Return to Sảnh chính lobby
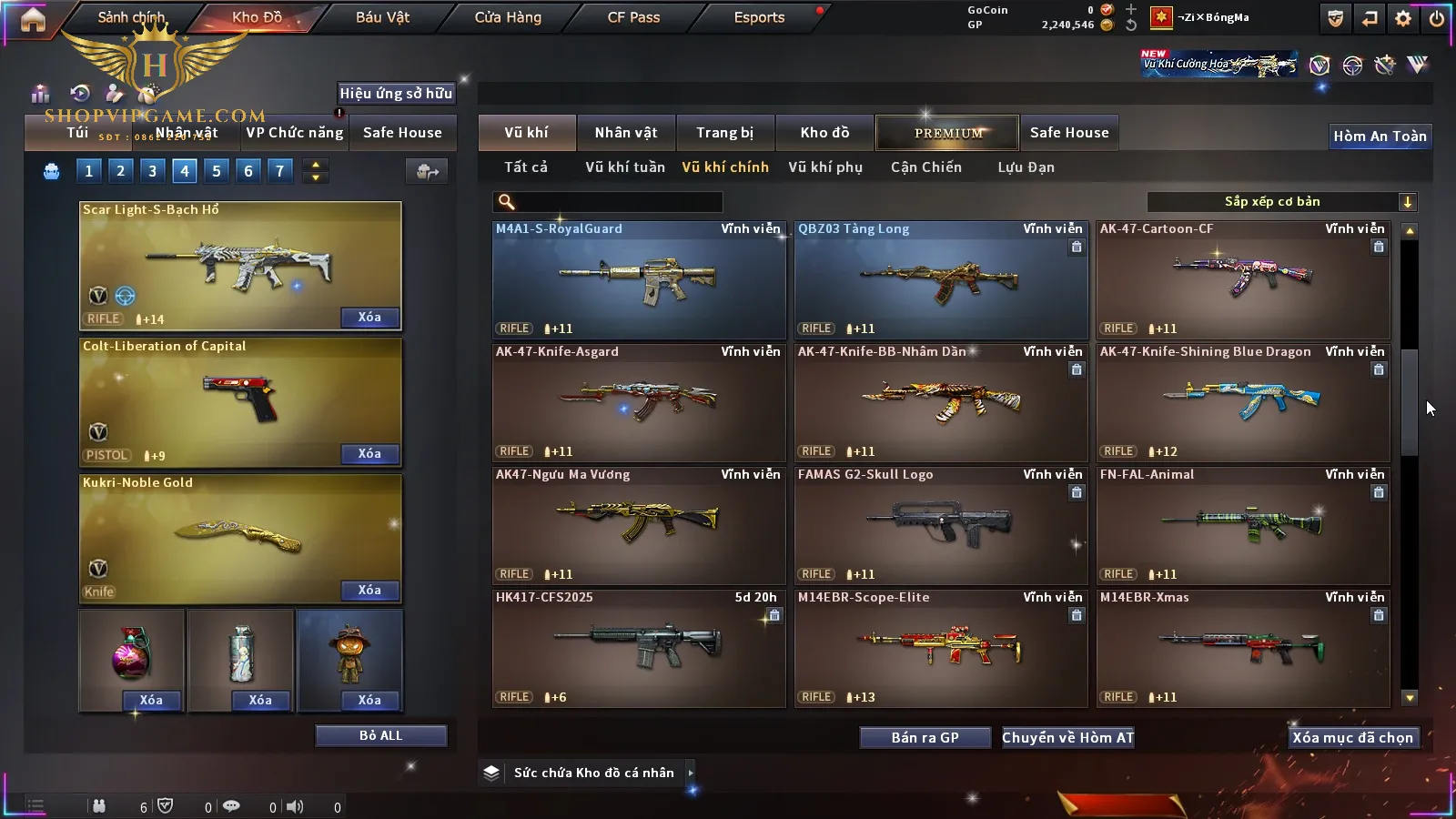The height and width of the screenshot is (819, 1456). pyautogui.click(x=131, y=17)
